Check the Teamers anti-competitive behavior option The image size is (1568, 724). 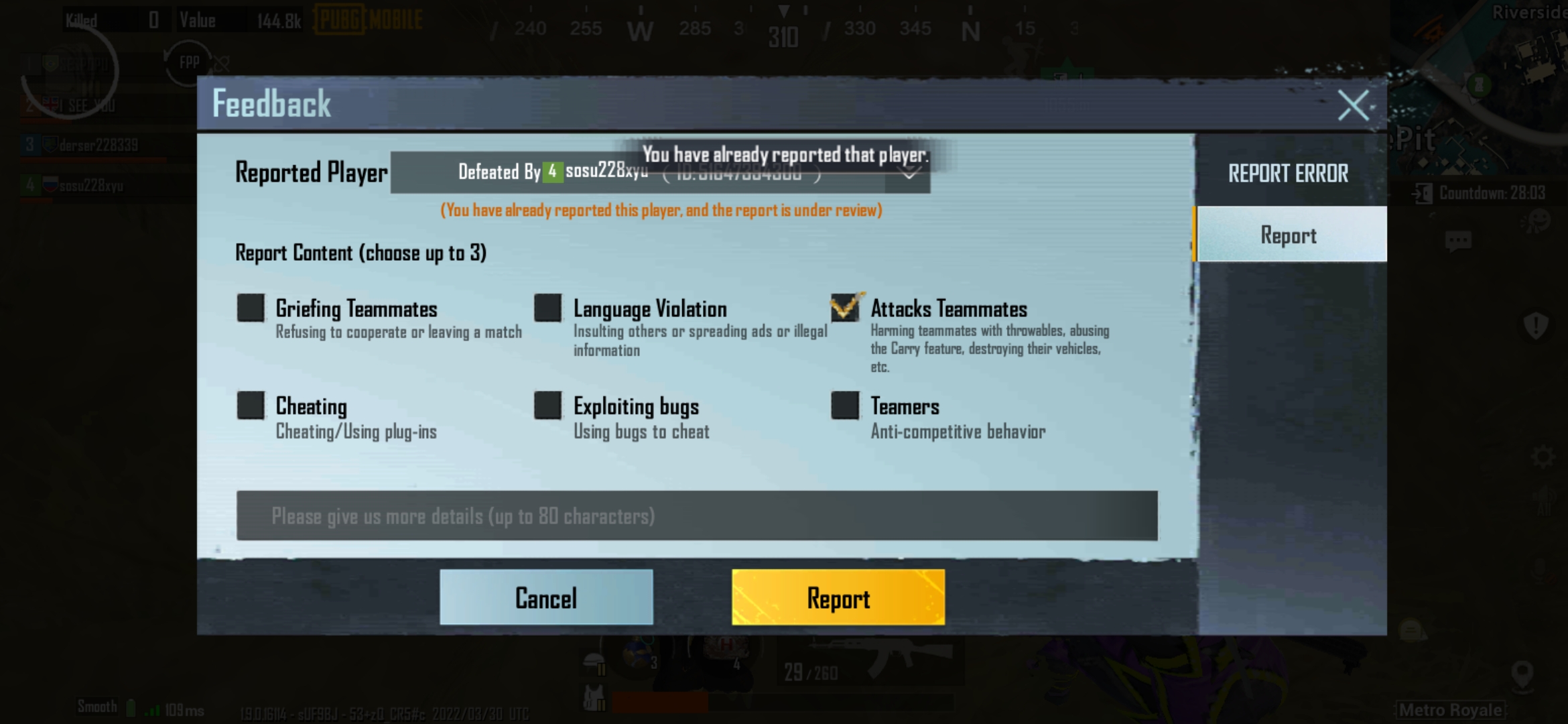coord(845,406)
